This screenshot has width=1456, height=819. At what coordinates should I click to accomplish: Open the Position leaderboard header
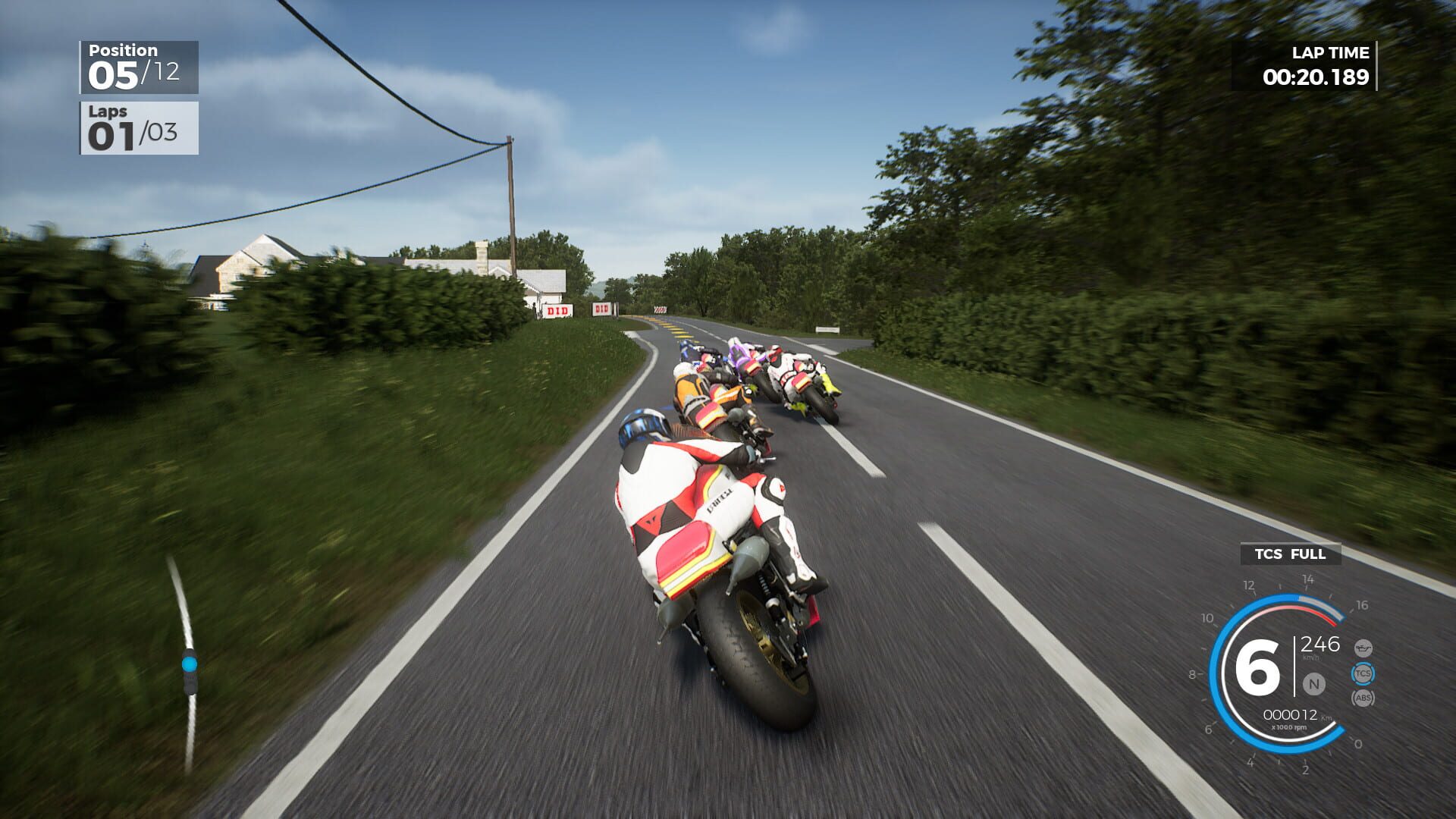[121, 49]
